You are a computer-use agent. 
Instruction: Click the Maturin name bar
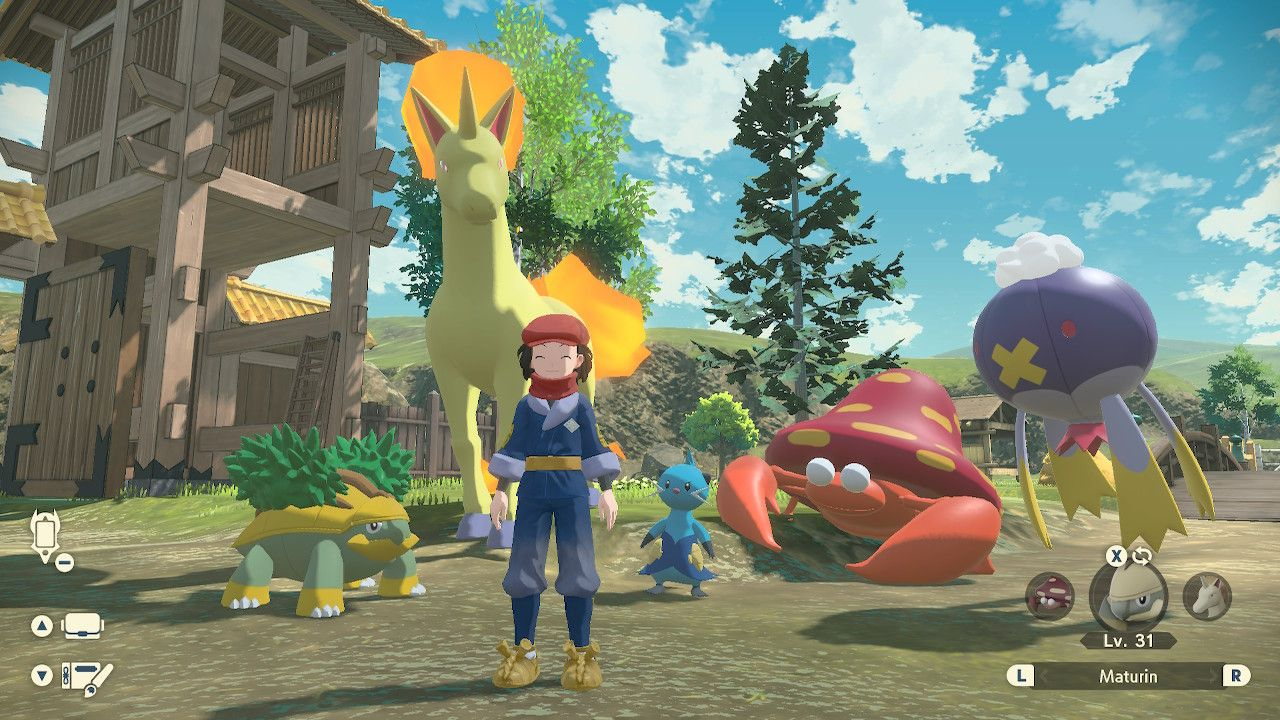tap(1128, 676)
